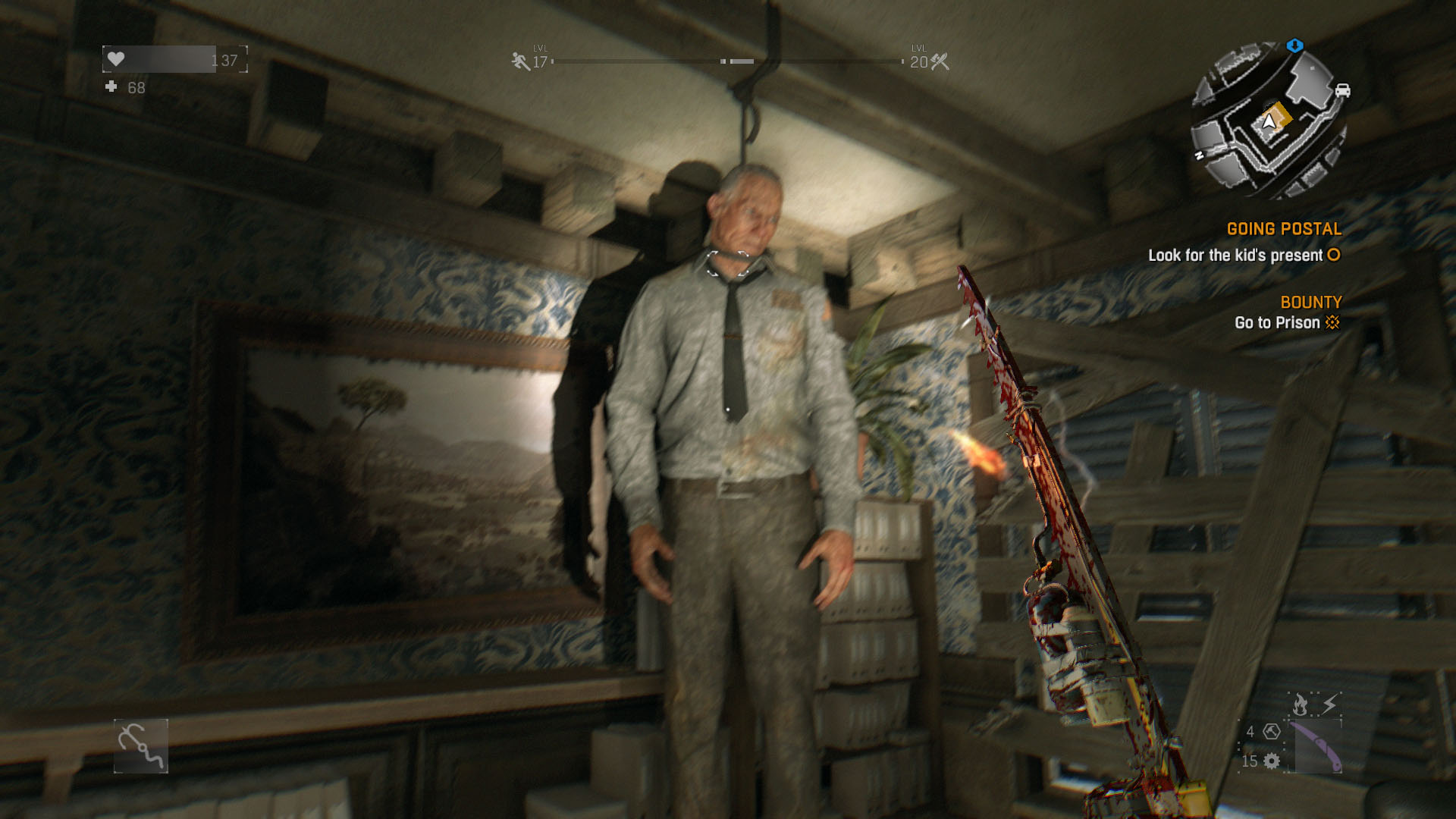The width and height of the screenshot is (1456, 819).
Task: Click the medkit plus icon
Action: 111,87
